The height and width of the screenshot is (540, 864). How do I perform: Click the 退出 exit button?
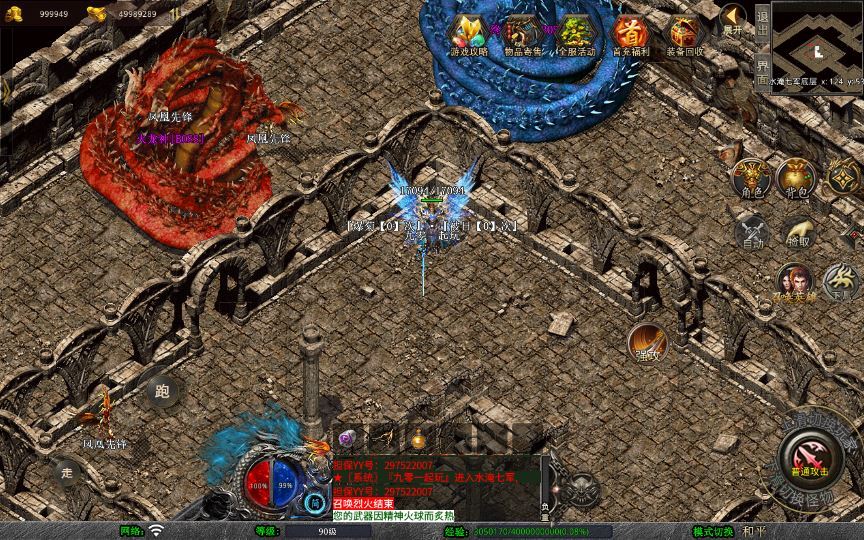click(x=762, y=22)
